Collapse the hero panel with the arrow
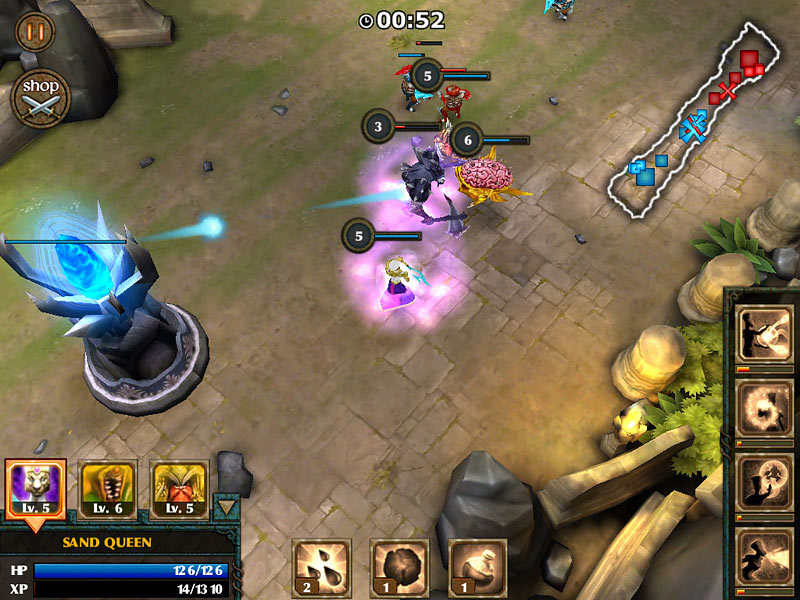Image resolution: width=800 pixels, height=600 pixels. [227, 506]
